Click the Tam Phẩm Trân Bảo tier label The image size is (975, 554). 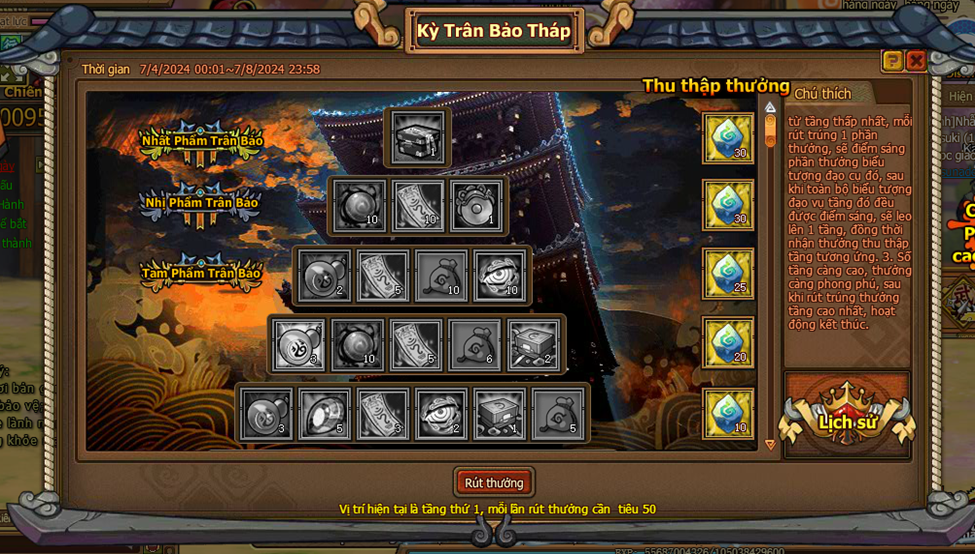(x=201, y=273)
